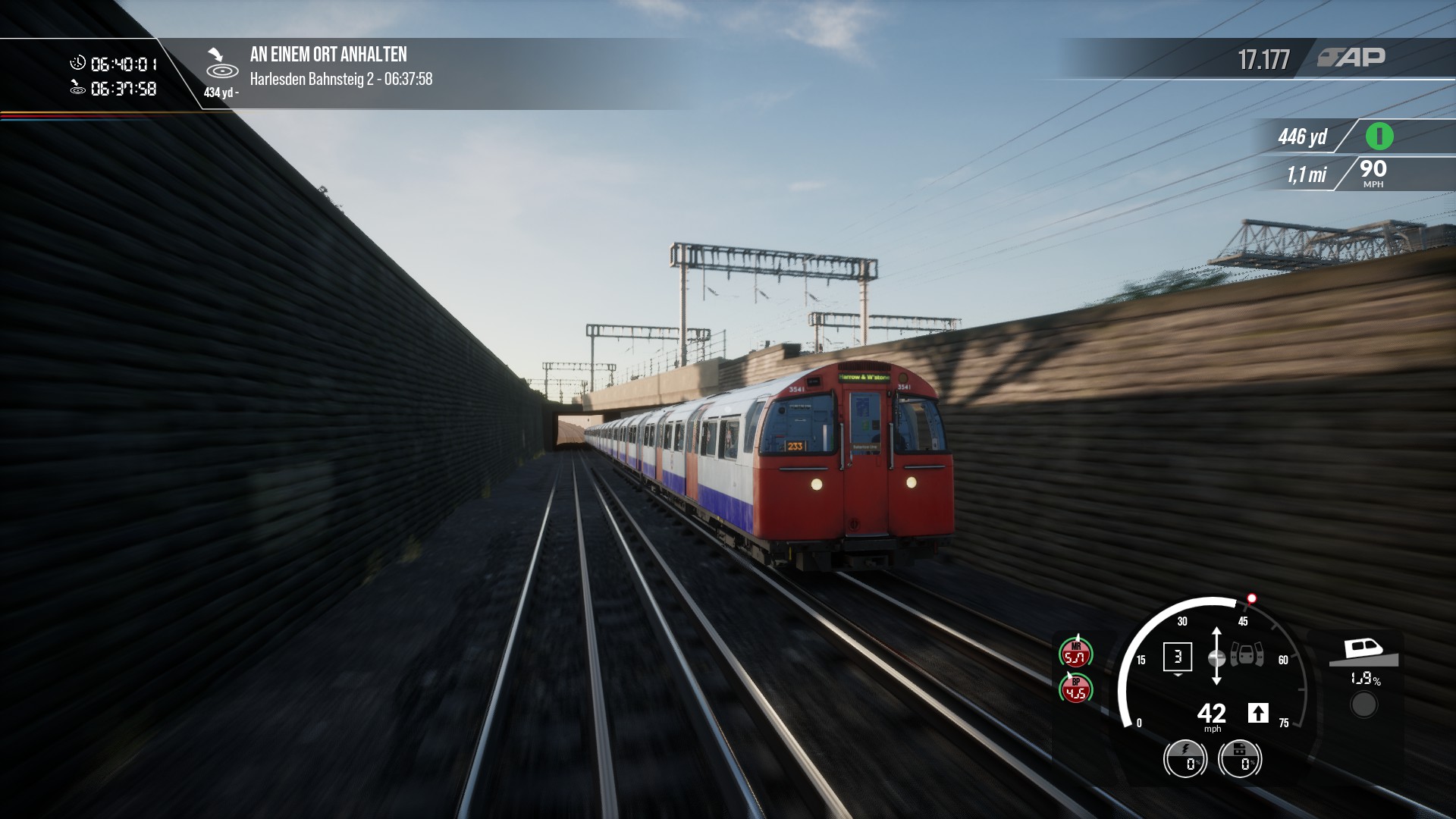Screen dimensions: 1456x819
Task: Click the notch number 3 indicator box
Action: pos(1177,657)
